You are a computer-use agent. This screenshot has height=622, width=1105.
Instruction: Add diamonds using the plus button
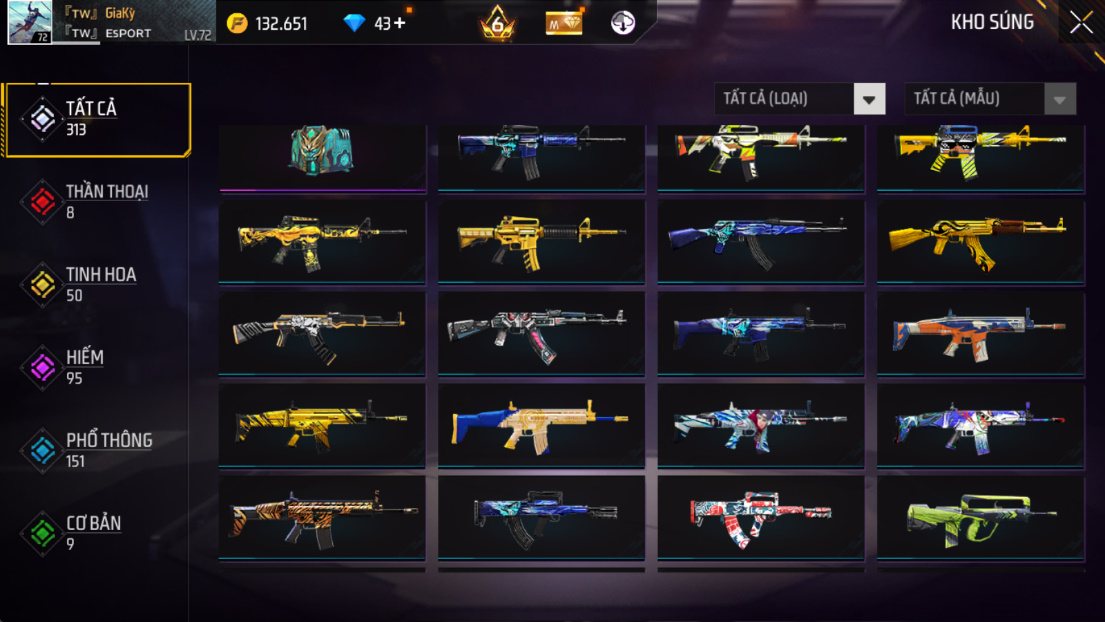tap(400, 23)
